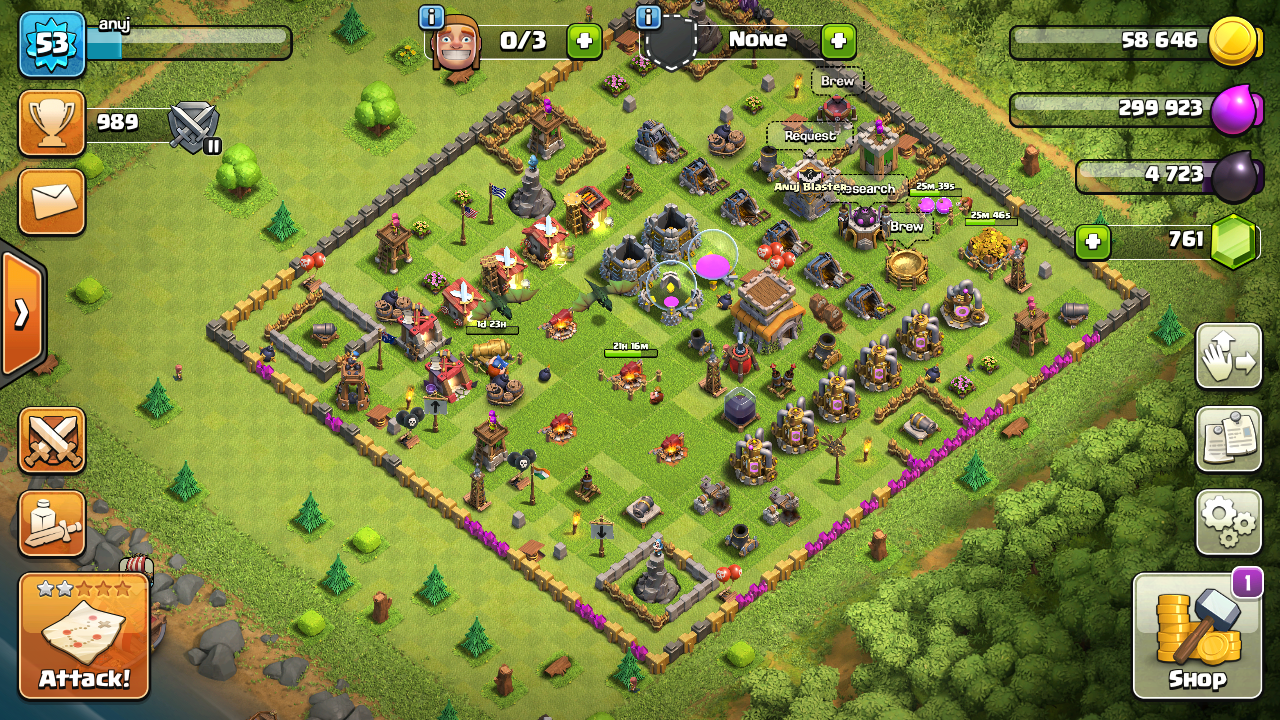This screenshot has width=1280, height=720.
Task: Add a shield with the plus button
Action: tap(838, 41)
